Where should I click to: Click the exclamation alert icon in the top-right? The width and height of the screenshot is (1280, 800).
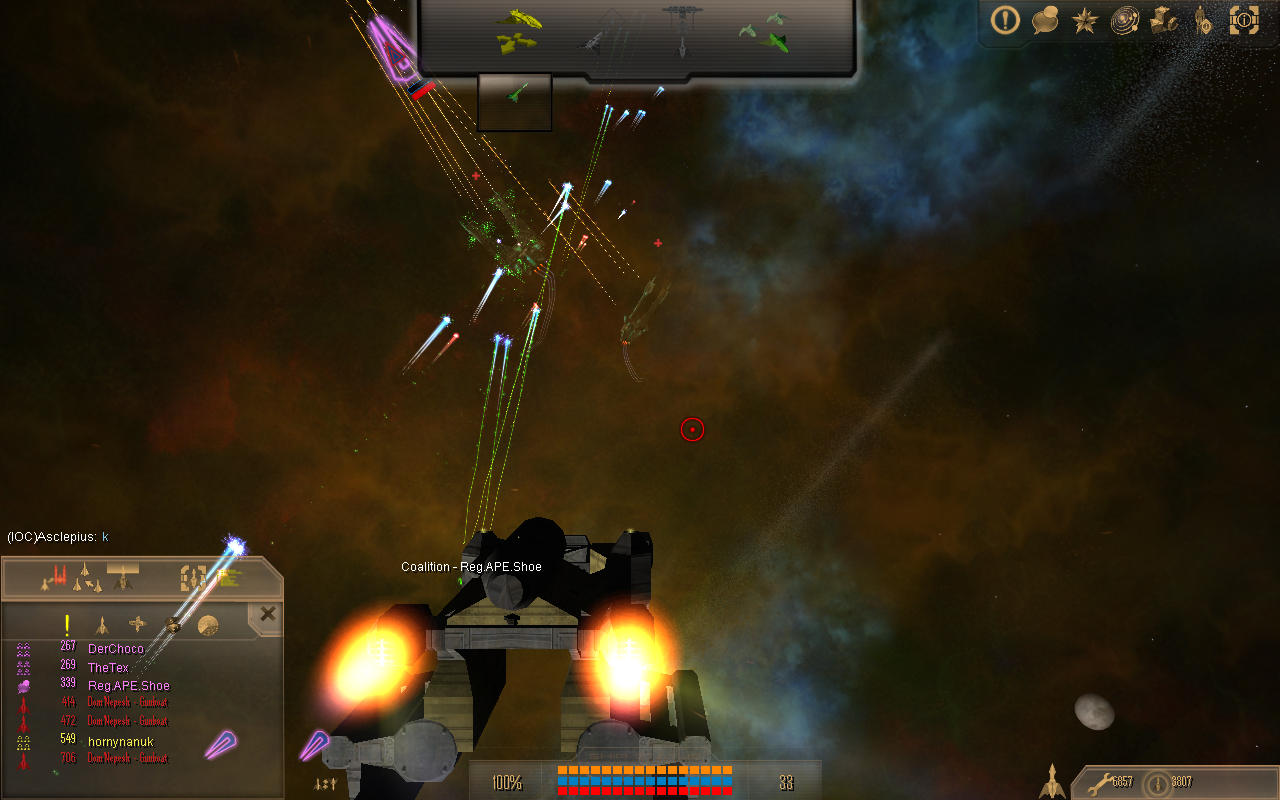pos(1004,20)
